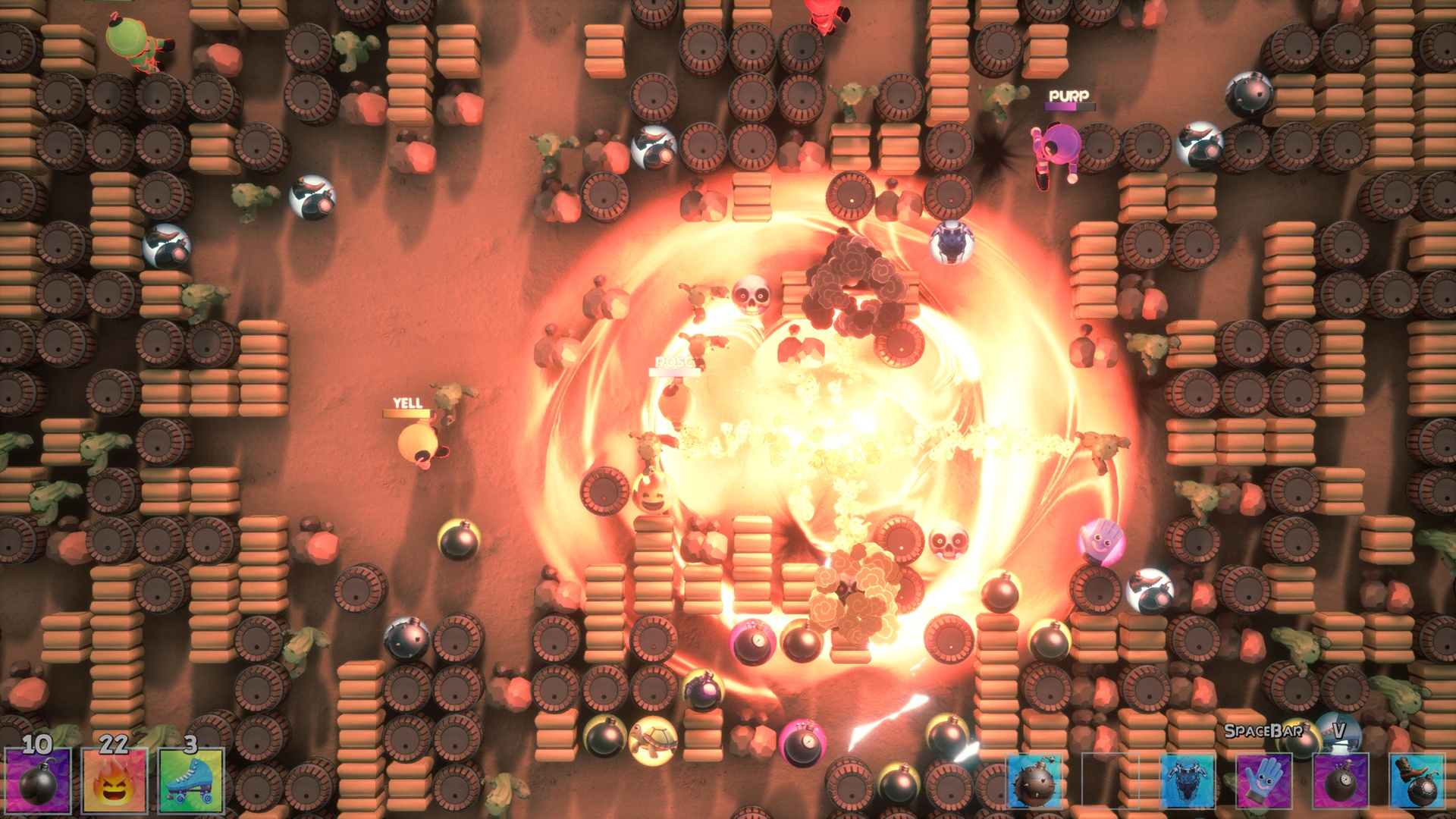1456x819 pixels.
Task: Select the timer bomb ability icon
Action: (1341, 781)
